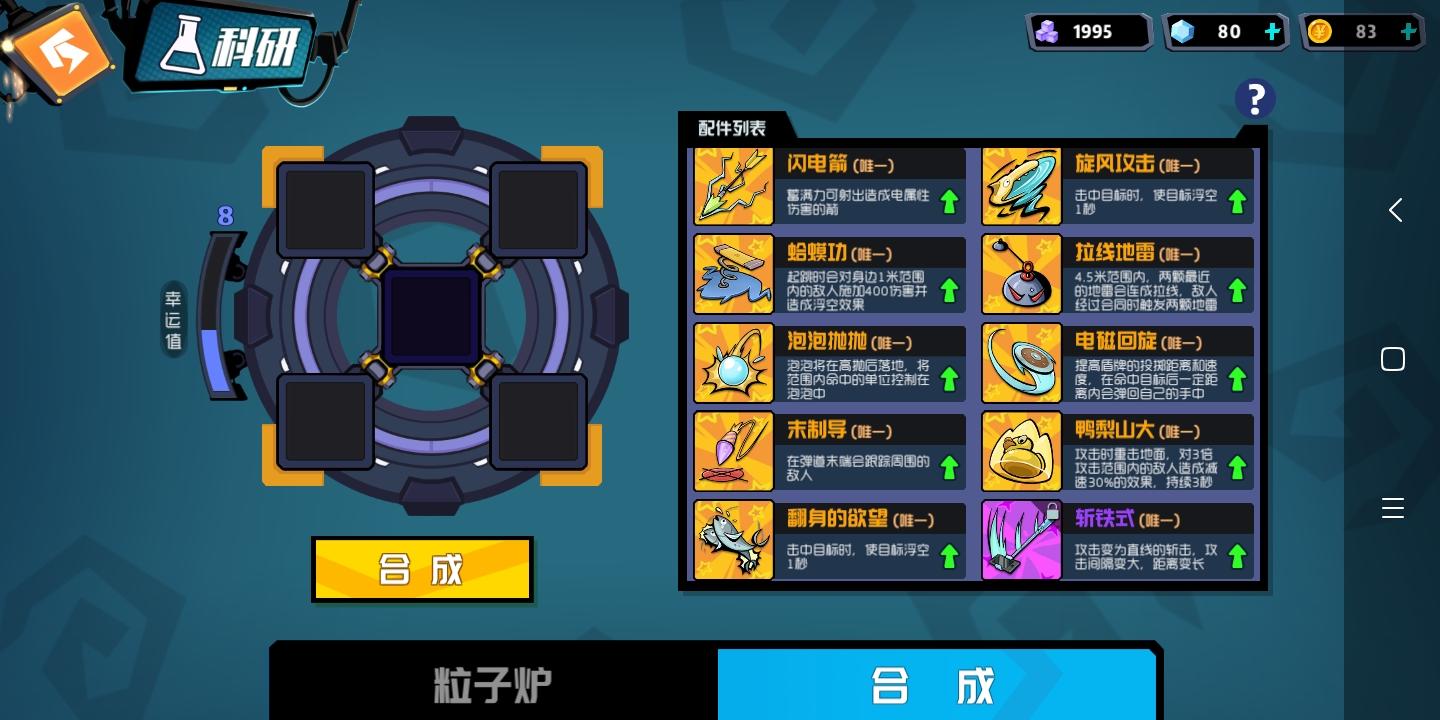The image size is (1440, 720).
Task: Tap the green arrow beside 斩铁式
Action: pos(1237,556)
